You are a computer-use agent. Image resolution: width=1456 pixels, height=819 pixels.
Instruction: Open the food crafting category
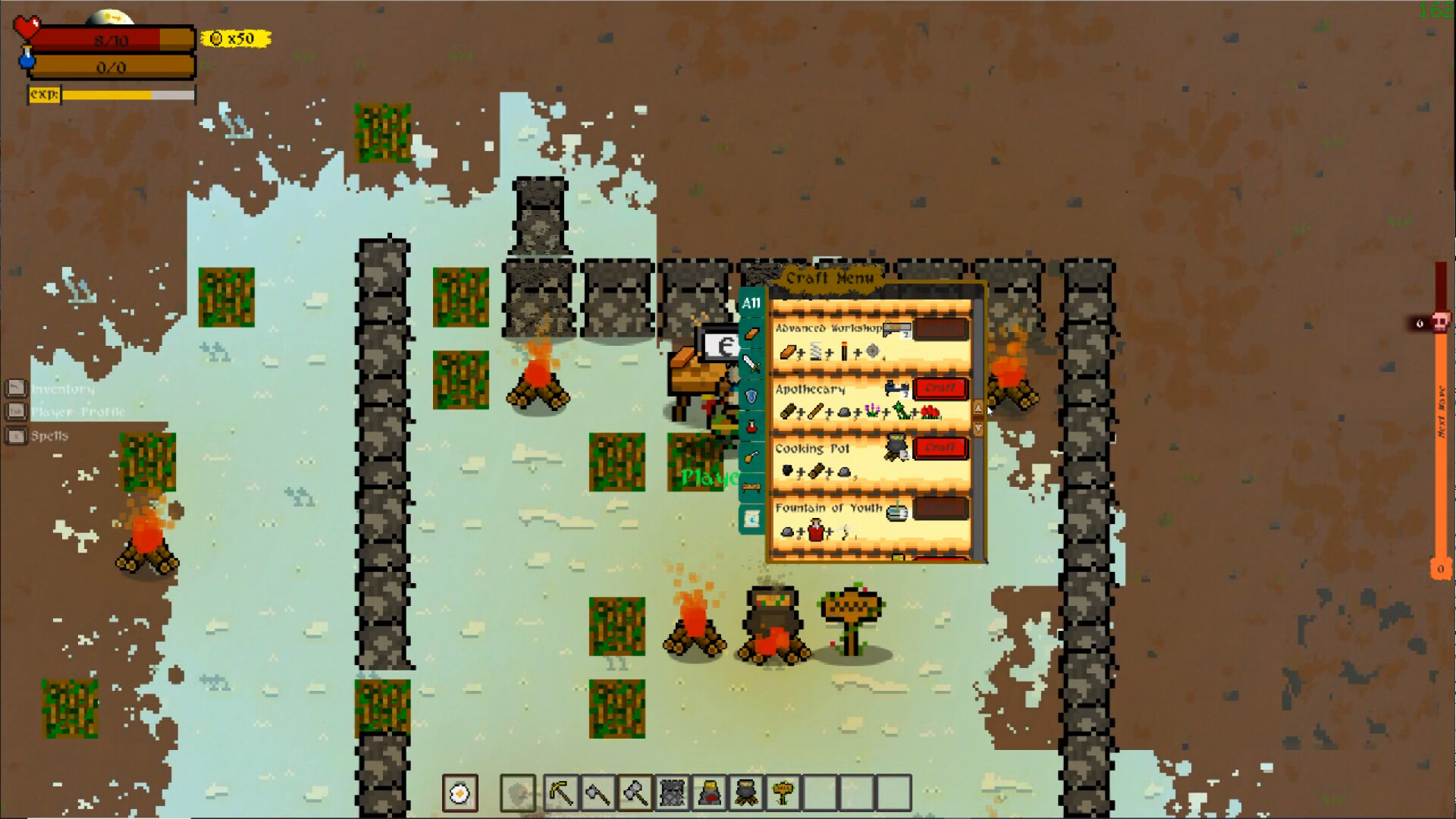752,456
